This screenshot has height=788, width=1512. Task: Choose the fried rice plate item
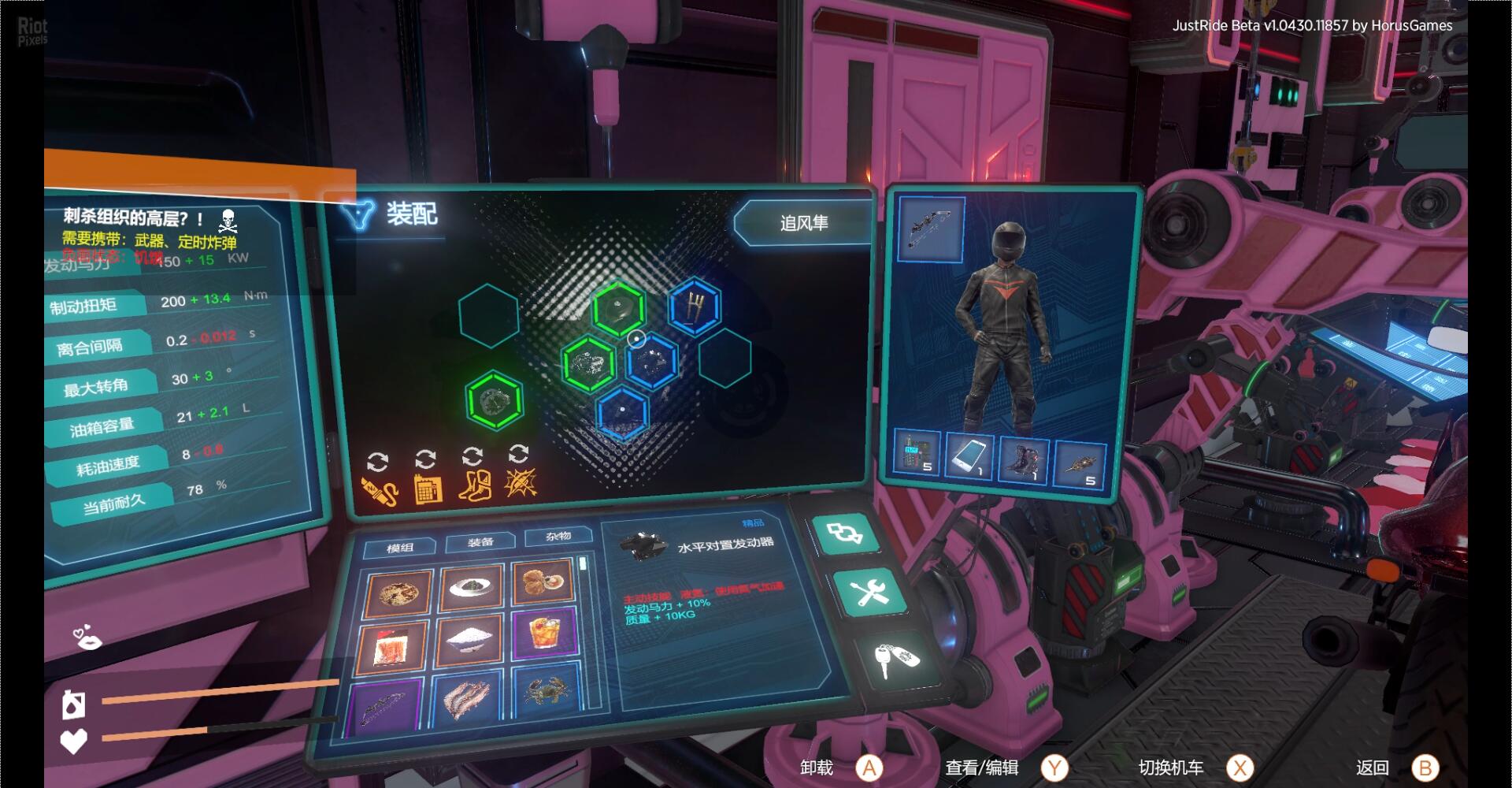point(397,593)
